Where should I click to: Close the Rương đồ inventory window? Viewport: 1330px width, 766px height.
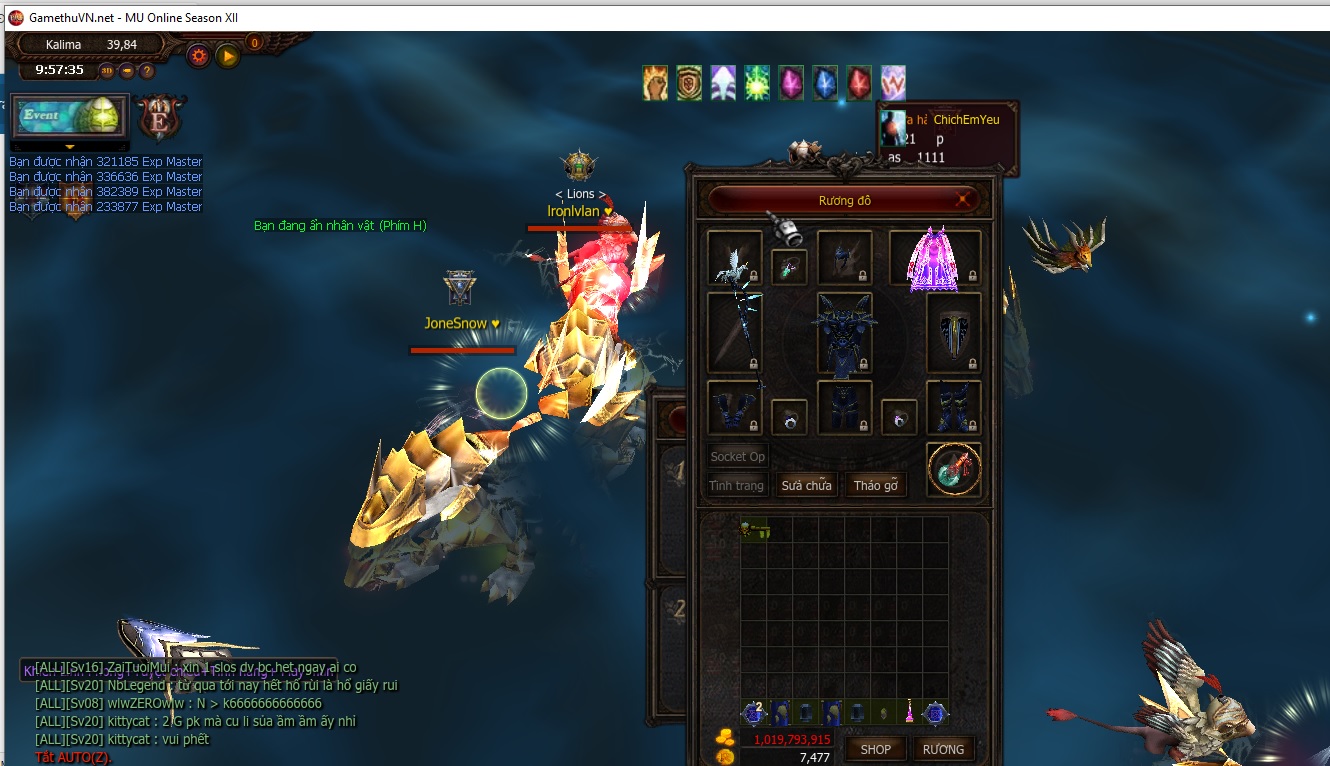point(963,199)
